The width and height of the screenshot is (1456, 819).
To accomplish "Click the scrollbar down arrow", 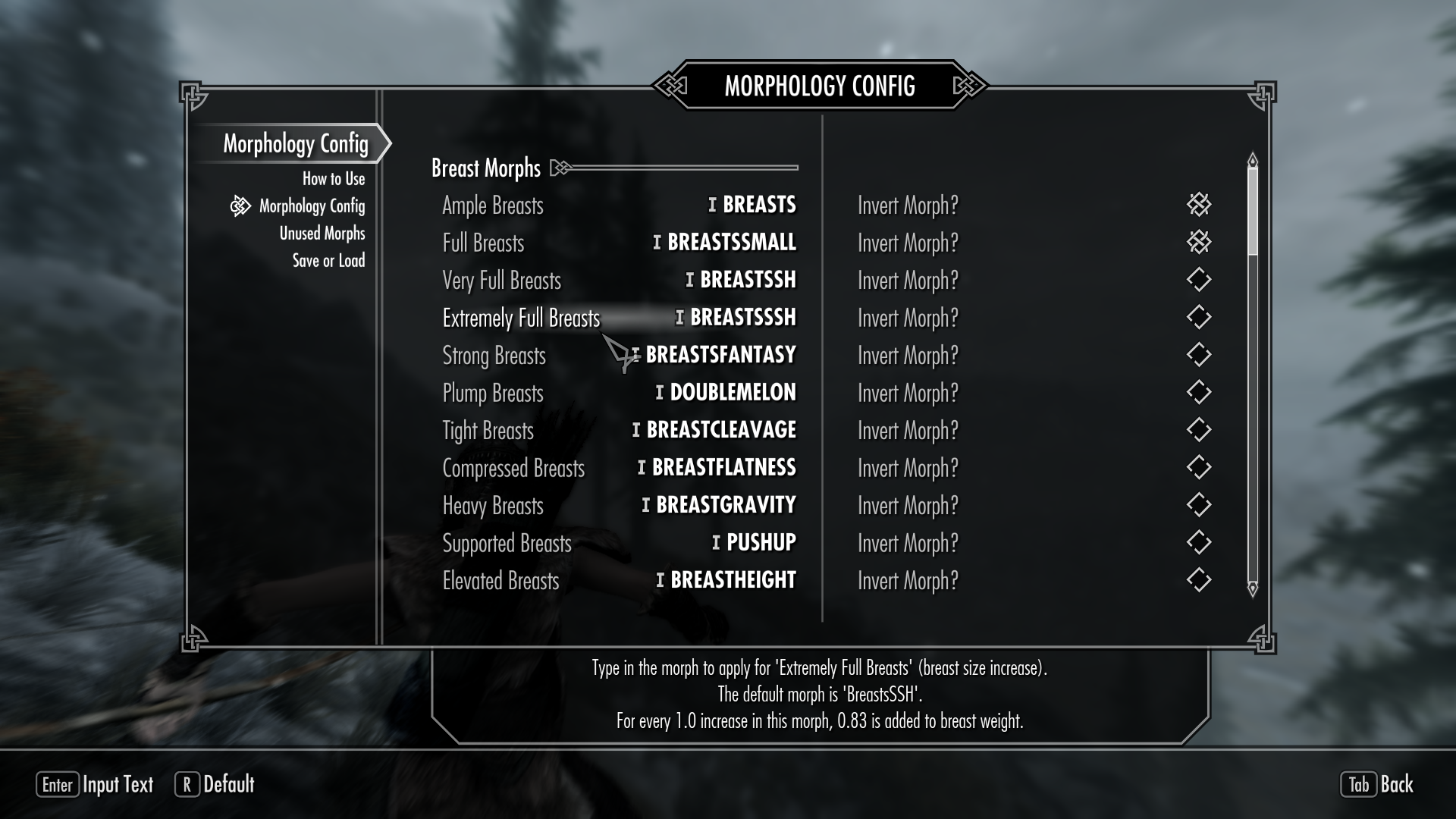I will click(1252, 588).
